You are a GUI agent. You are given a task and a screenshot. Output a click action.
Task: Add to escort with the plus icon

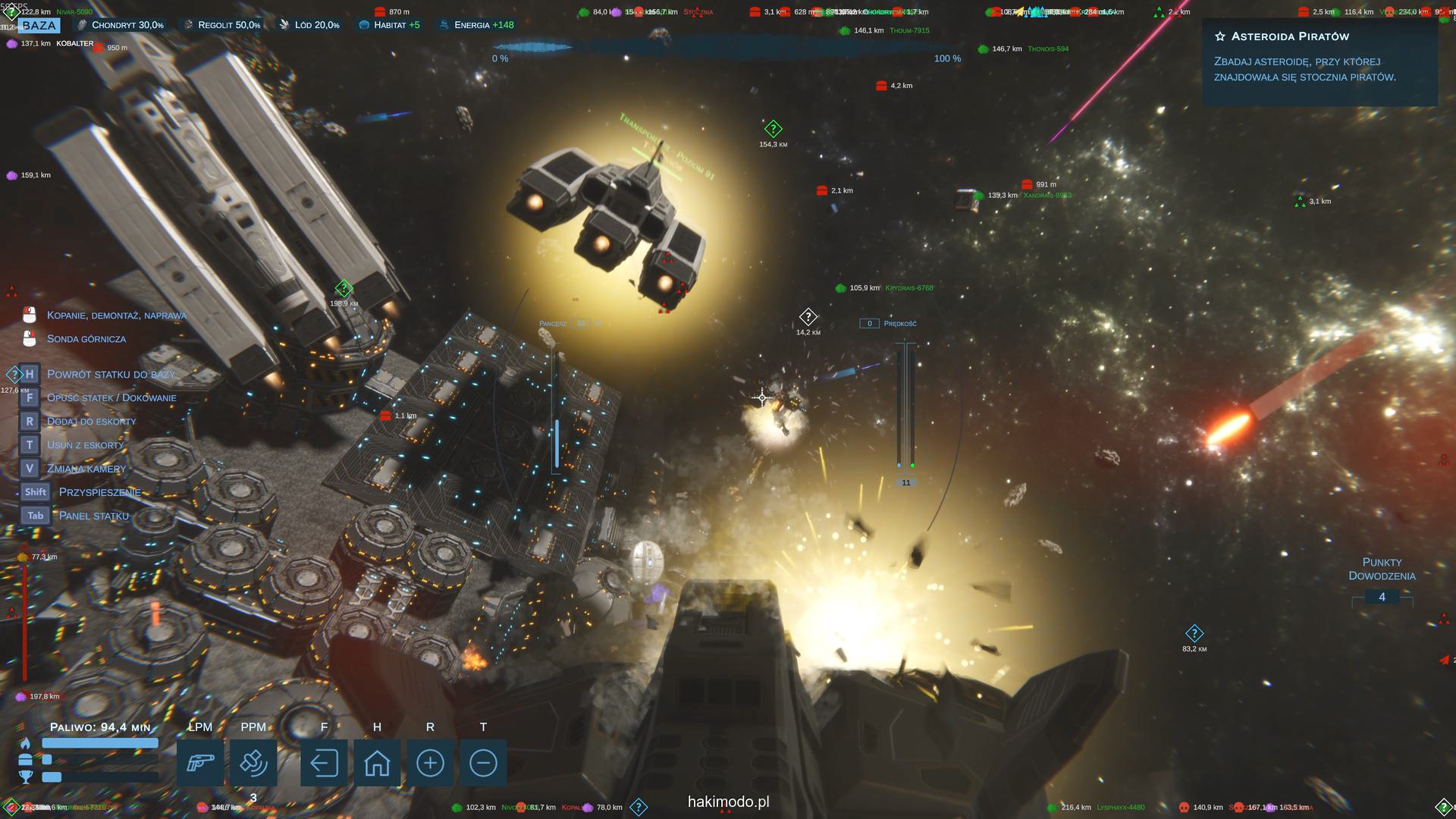coord(430,762)
